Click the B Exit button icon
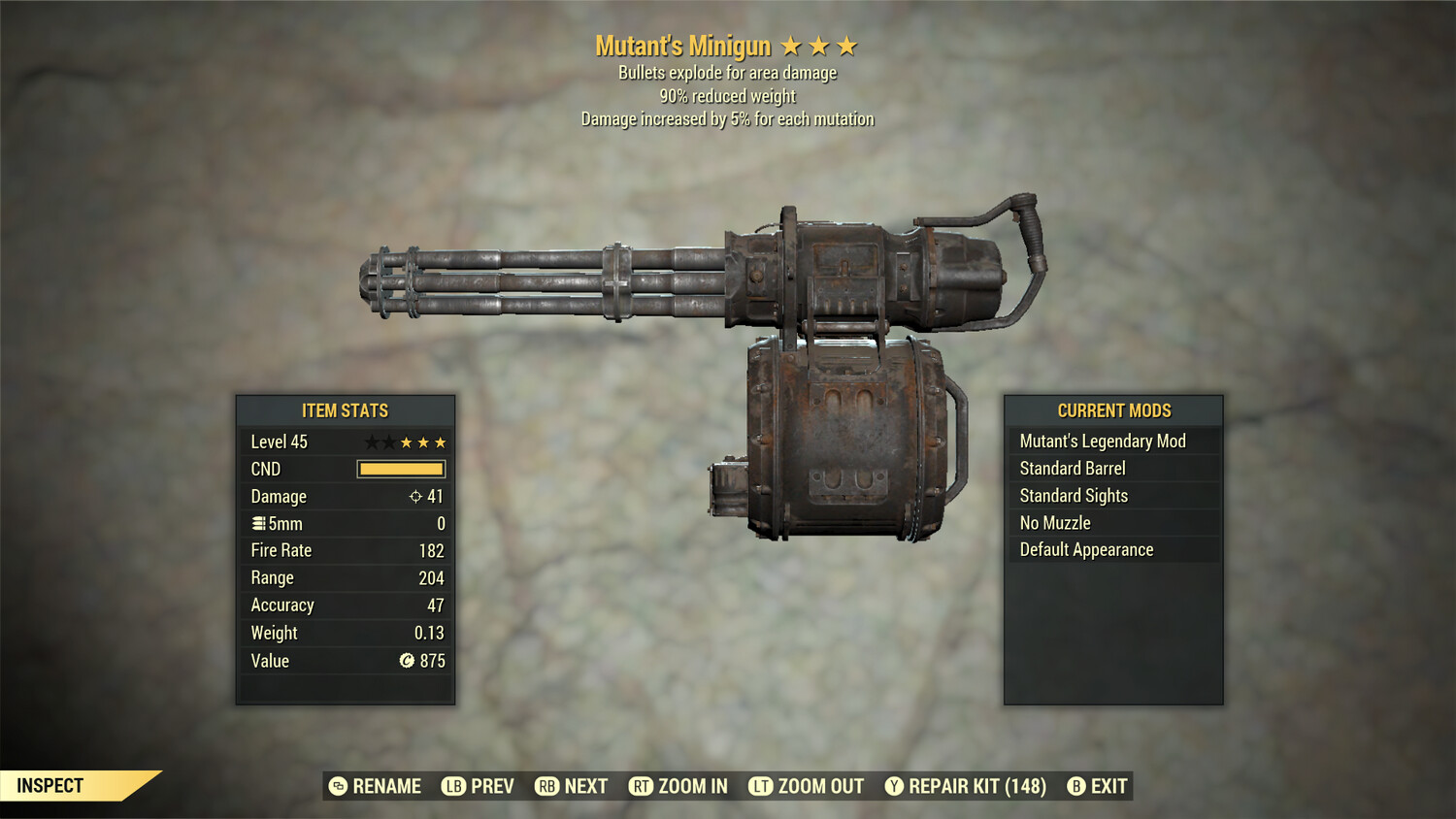This screenshot has height=819, width=1456. tap(1075, 786)
